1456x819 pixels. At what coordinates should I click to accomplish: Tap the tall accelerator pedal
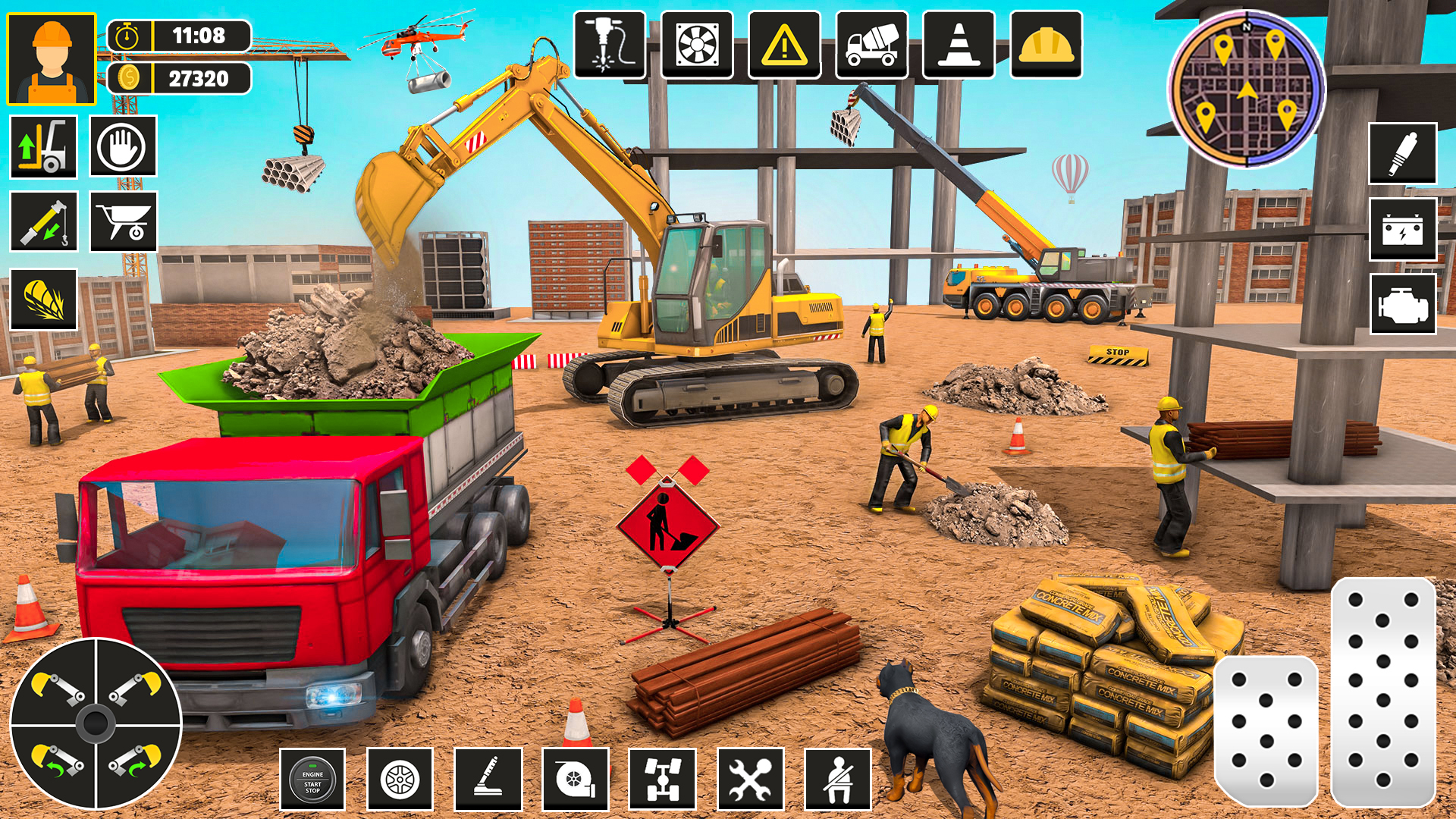coord(1382,692)
